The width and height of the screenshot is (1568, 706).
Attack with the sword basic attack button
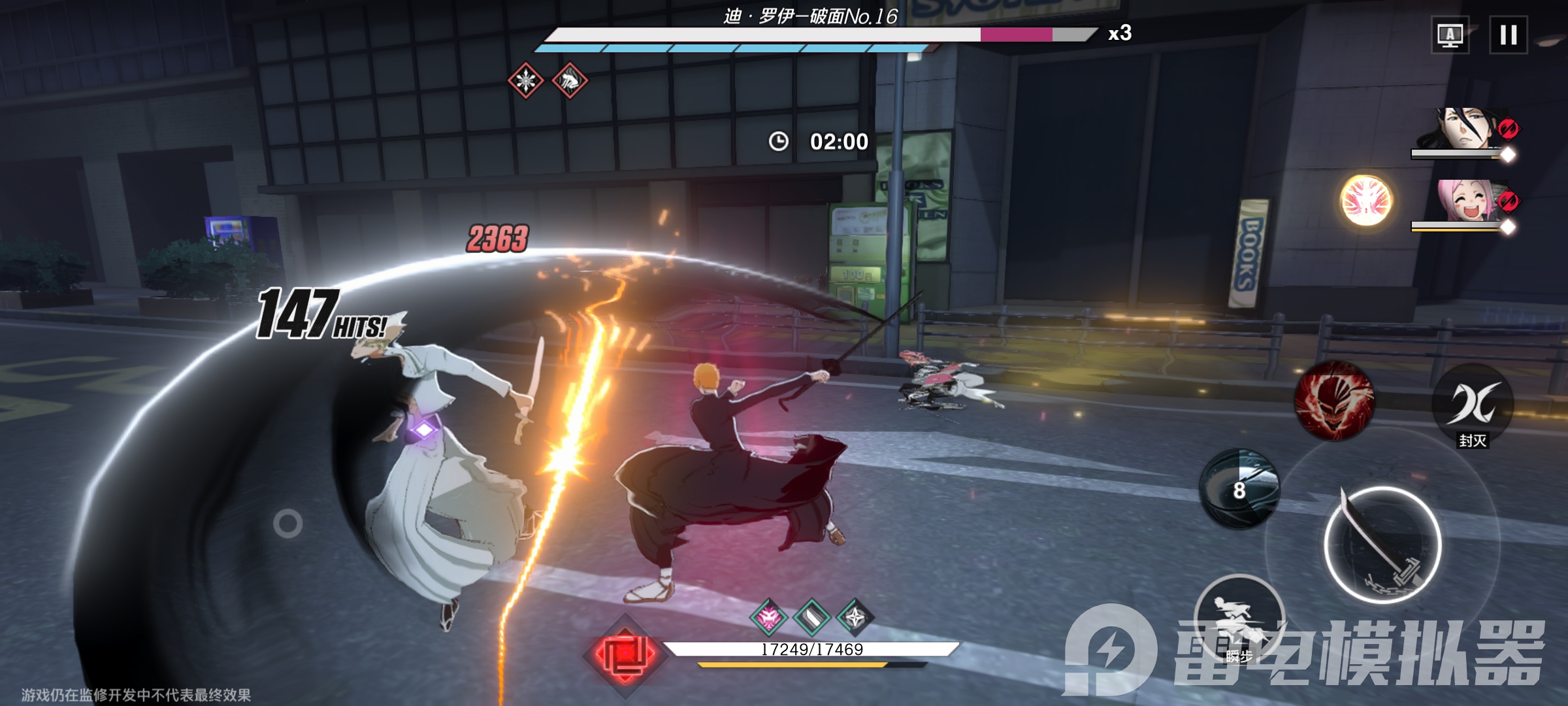coord(1382,545)
